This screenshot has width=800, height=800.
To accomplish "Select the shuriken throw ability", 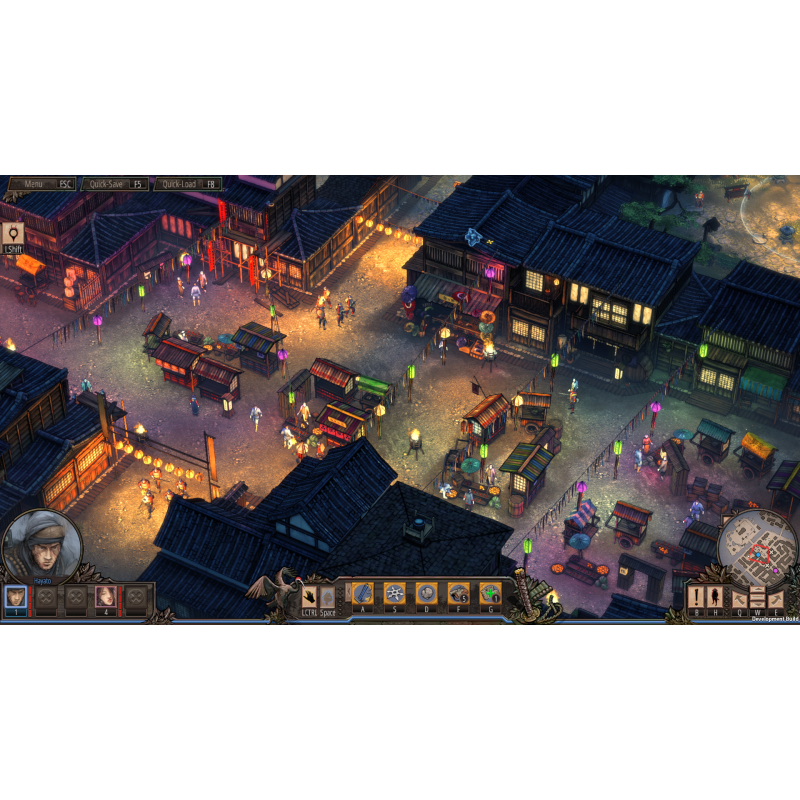I will (395, 593).
